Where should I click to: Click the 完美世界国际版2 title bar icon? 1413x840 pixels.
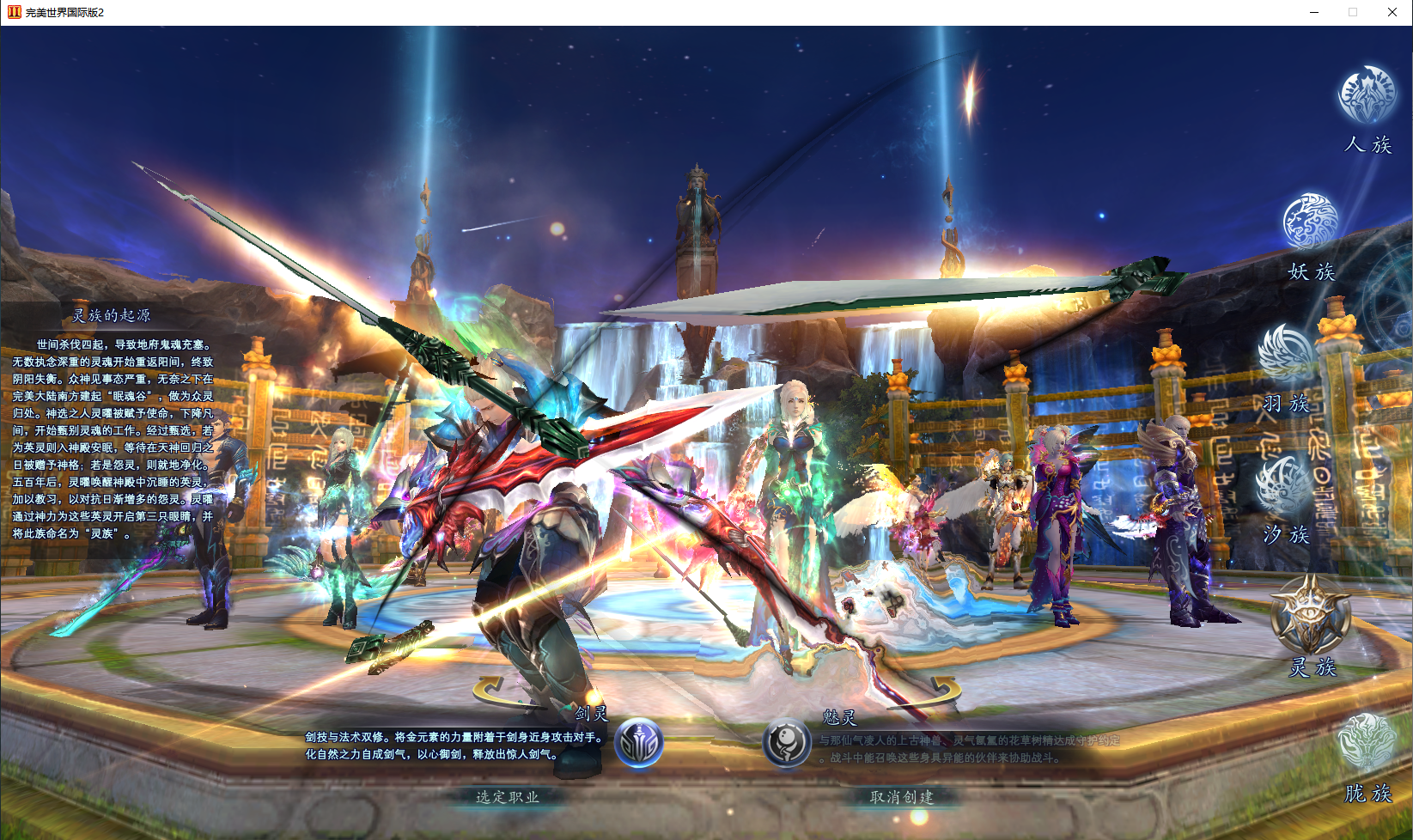tap(12, 12)
